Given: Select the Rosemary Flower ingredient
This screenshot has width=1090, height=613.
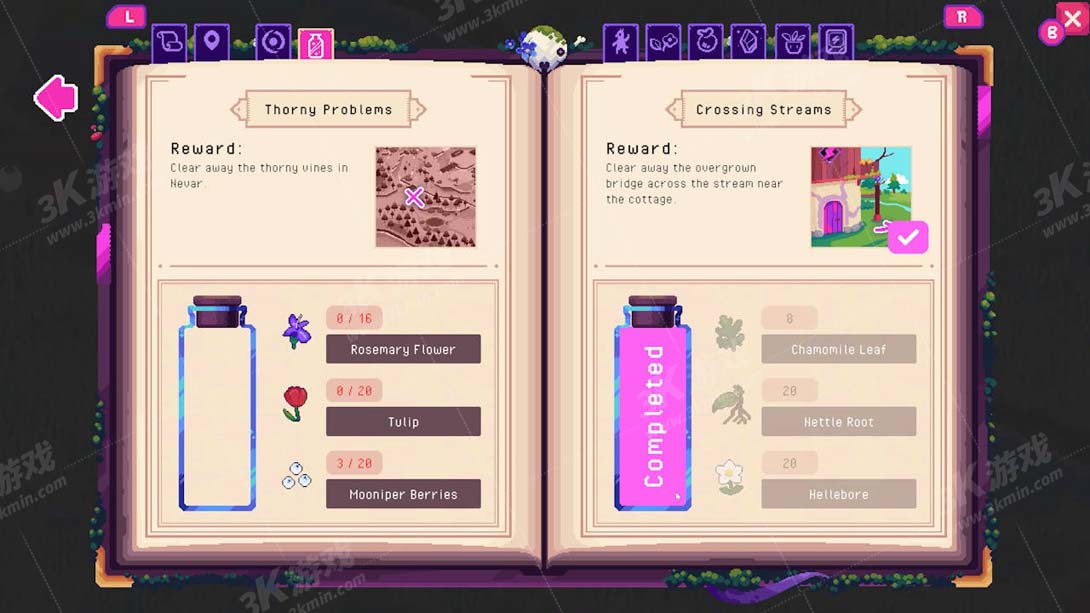Looking at the screenshot, I should click(x=403, y=349).
